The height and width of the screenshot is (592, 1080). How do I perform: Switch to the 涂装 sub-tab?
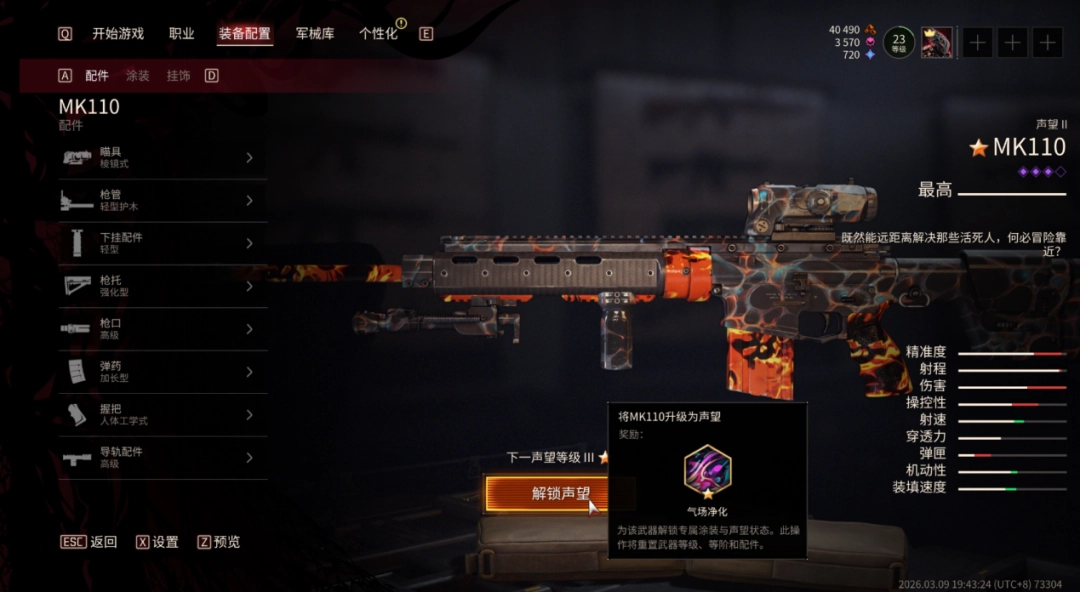tap(137, 76)
